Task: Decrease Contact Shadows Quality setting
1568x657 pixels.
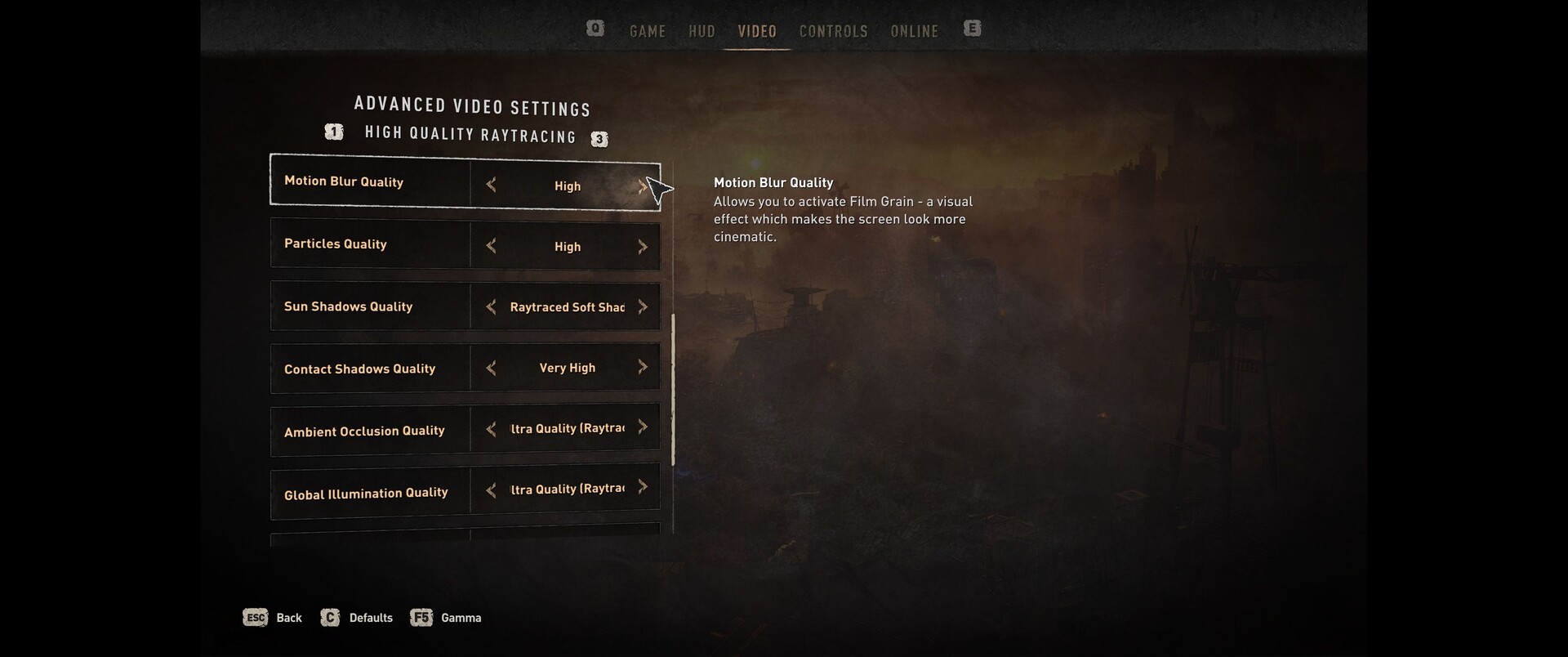Action: coord(491,369)
